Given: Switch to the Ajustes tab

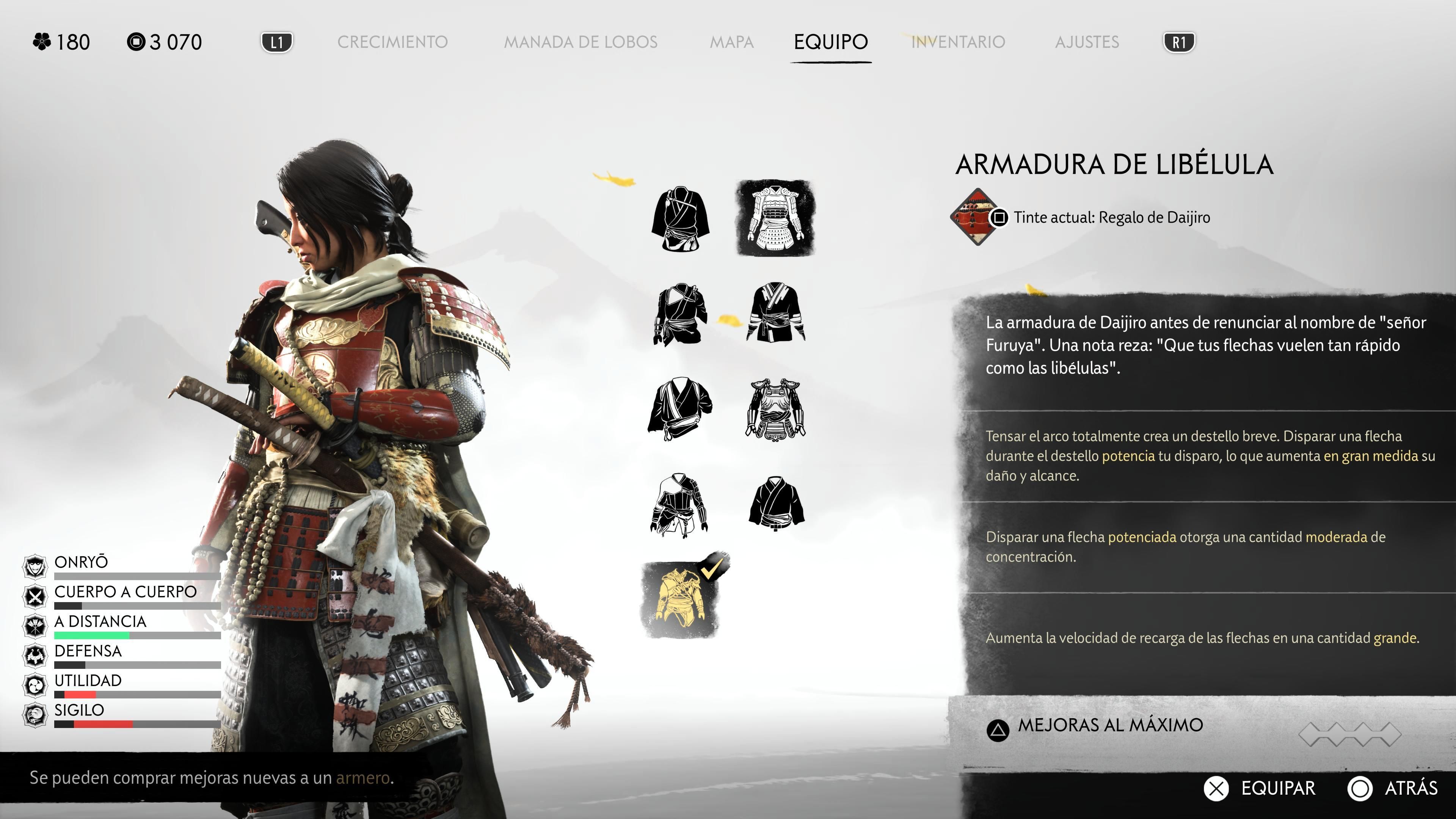Looking at the screenshot, I should 1086,42.
